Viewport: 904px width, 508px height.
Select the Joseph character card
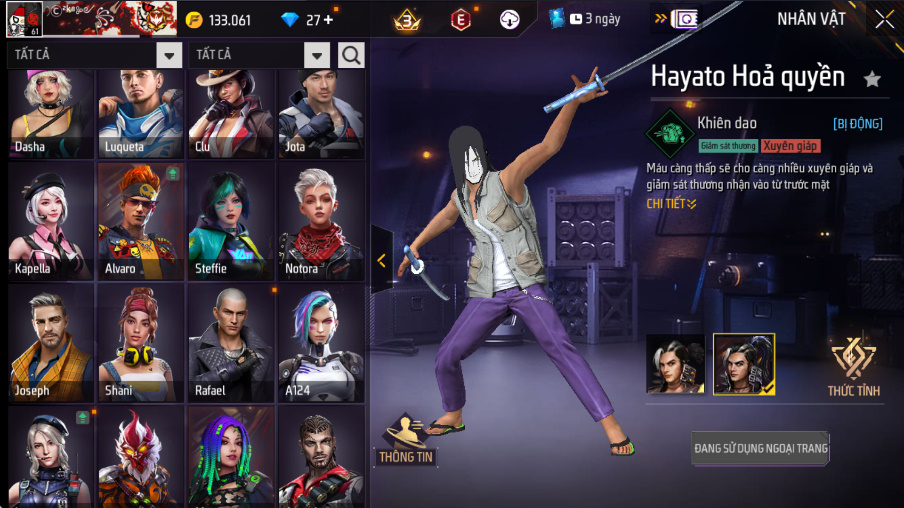pos(51,343)
